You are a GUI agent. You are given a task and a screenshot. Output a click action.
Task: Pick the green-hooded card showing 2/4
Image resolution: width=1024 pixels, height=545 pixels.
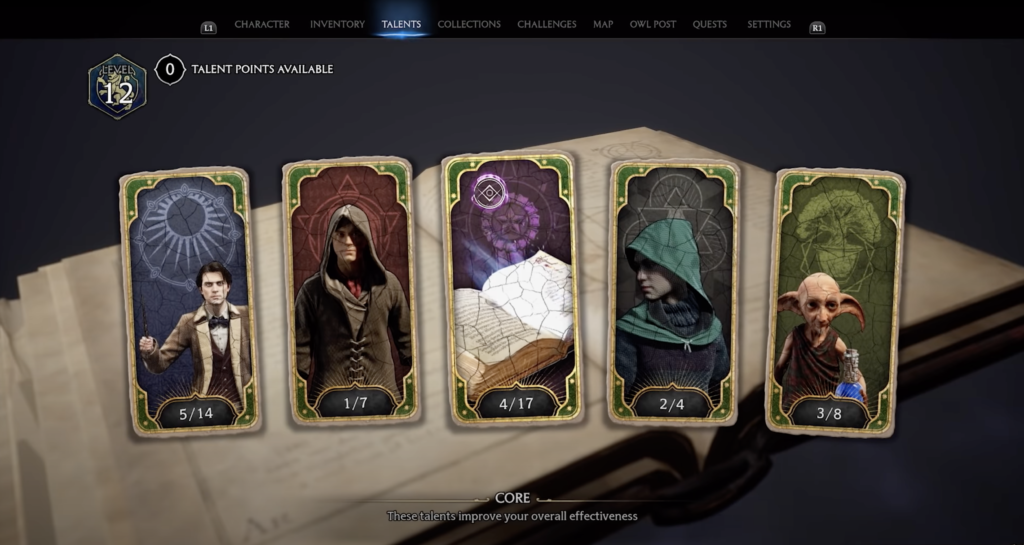pos(673,290)
